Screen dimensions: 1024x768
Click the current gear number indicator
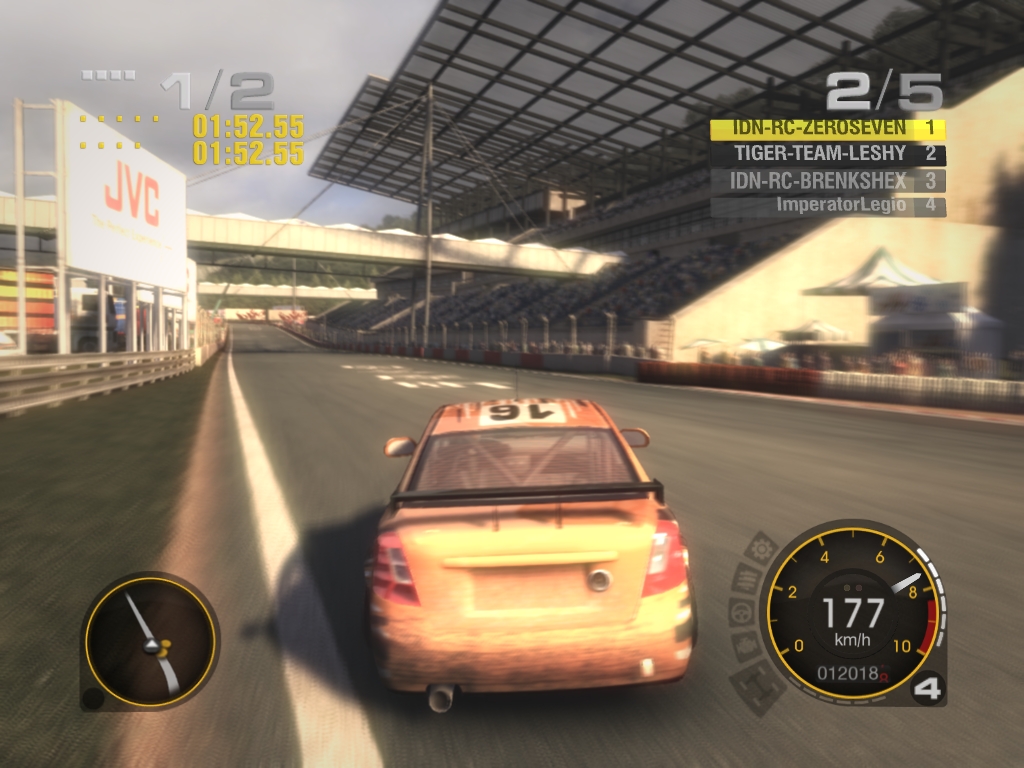(x=927, y=690)
